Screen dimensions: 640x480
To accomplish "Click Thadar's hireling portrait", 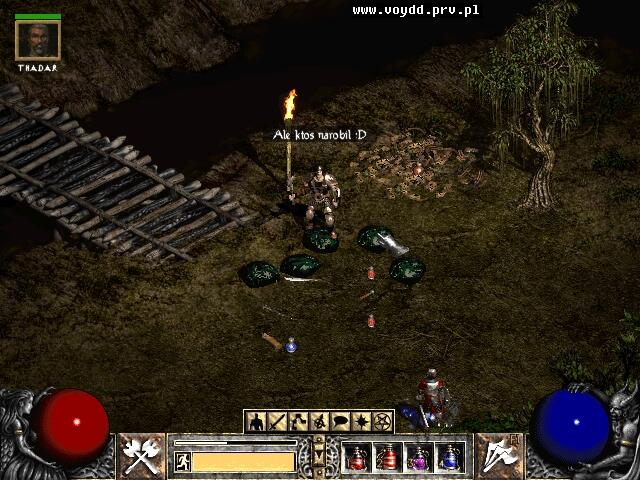I will pyautogui.click(x=39, y=40).
